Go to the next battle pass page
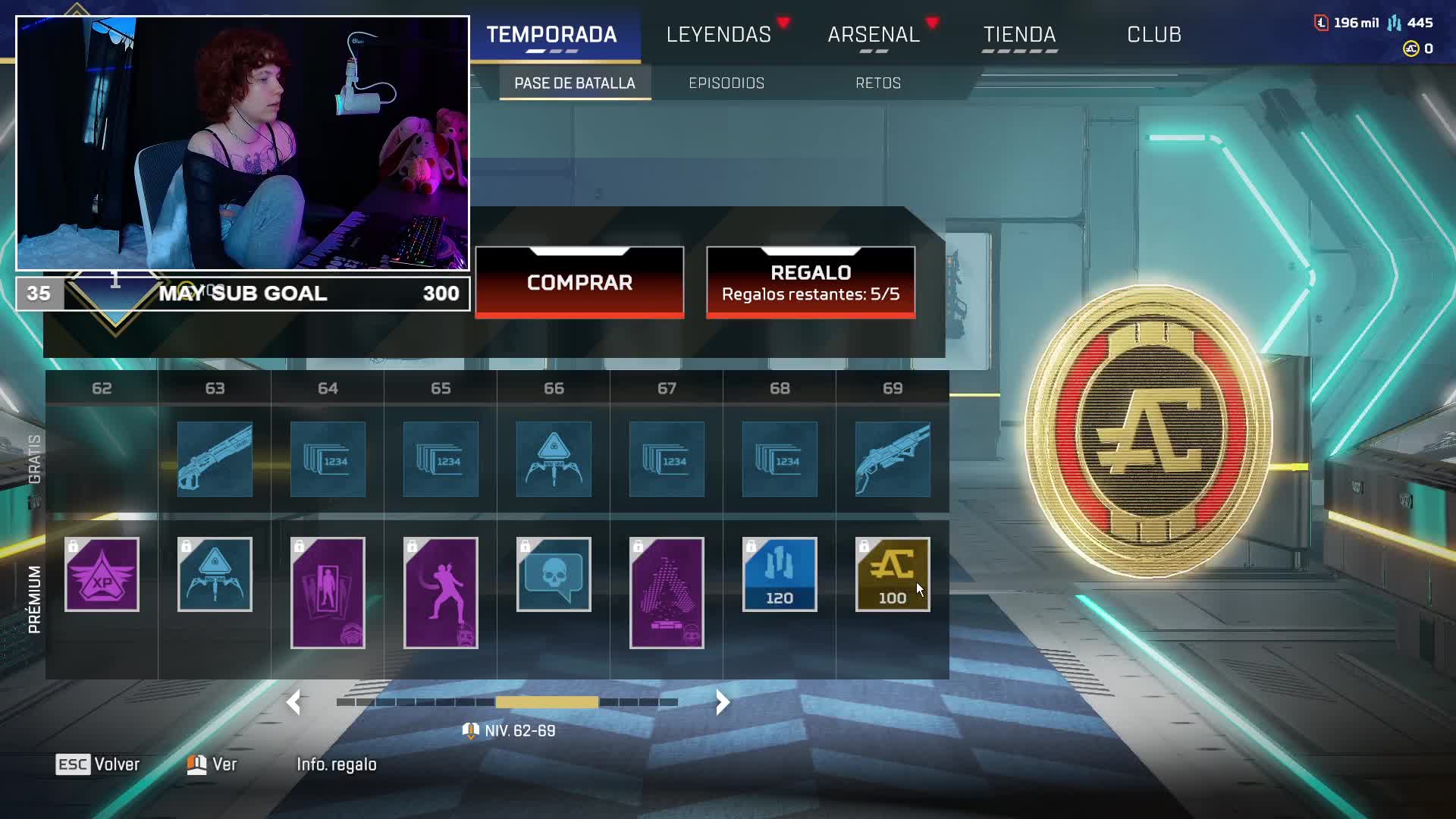 722,702
